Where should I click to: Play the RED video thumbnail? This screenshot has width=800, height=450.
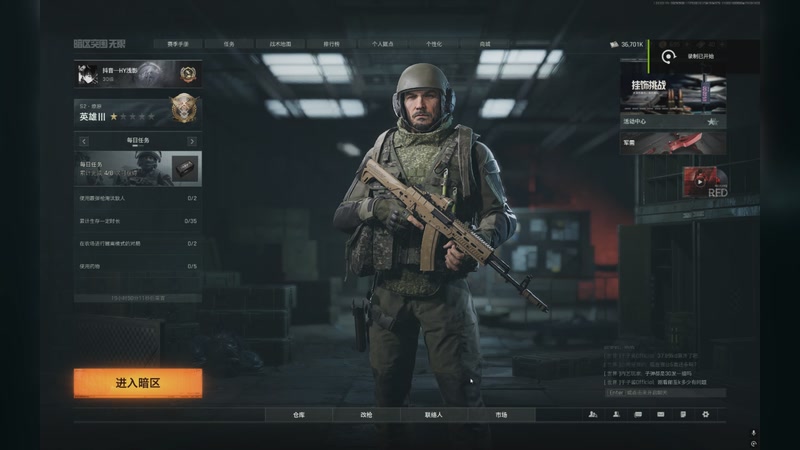pos(705,181)
